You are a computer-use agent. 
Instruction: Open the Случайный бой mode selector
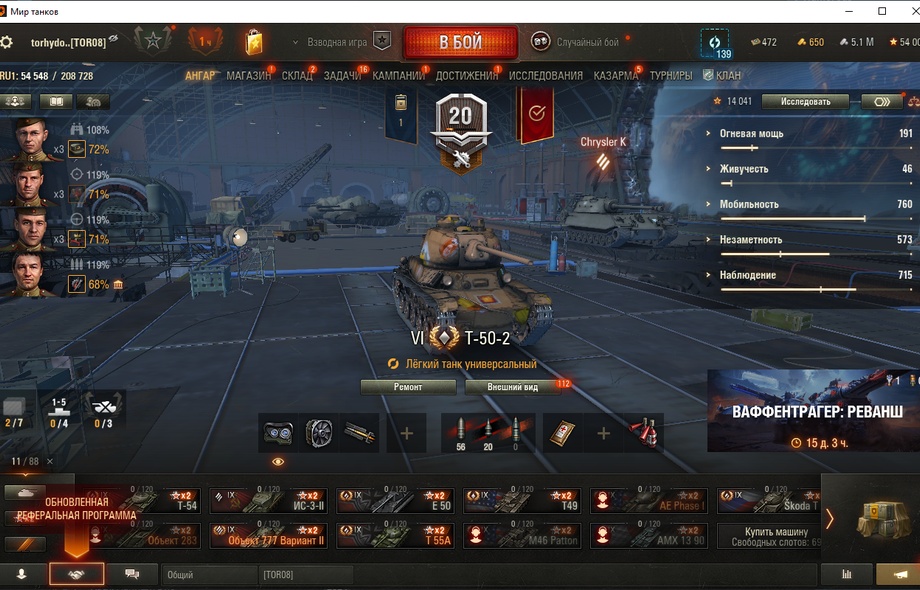tap(578, 43)
